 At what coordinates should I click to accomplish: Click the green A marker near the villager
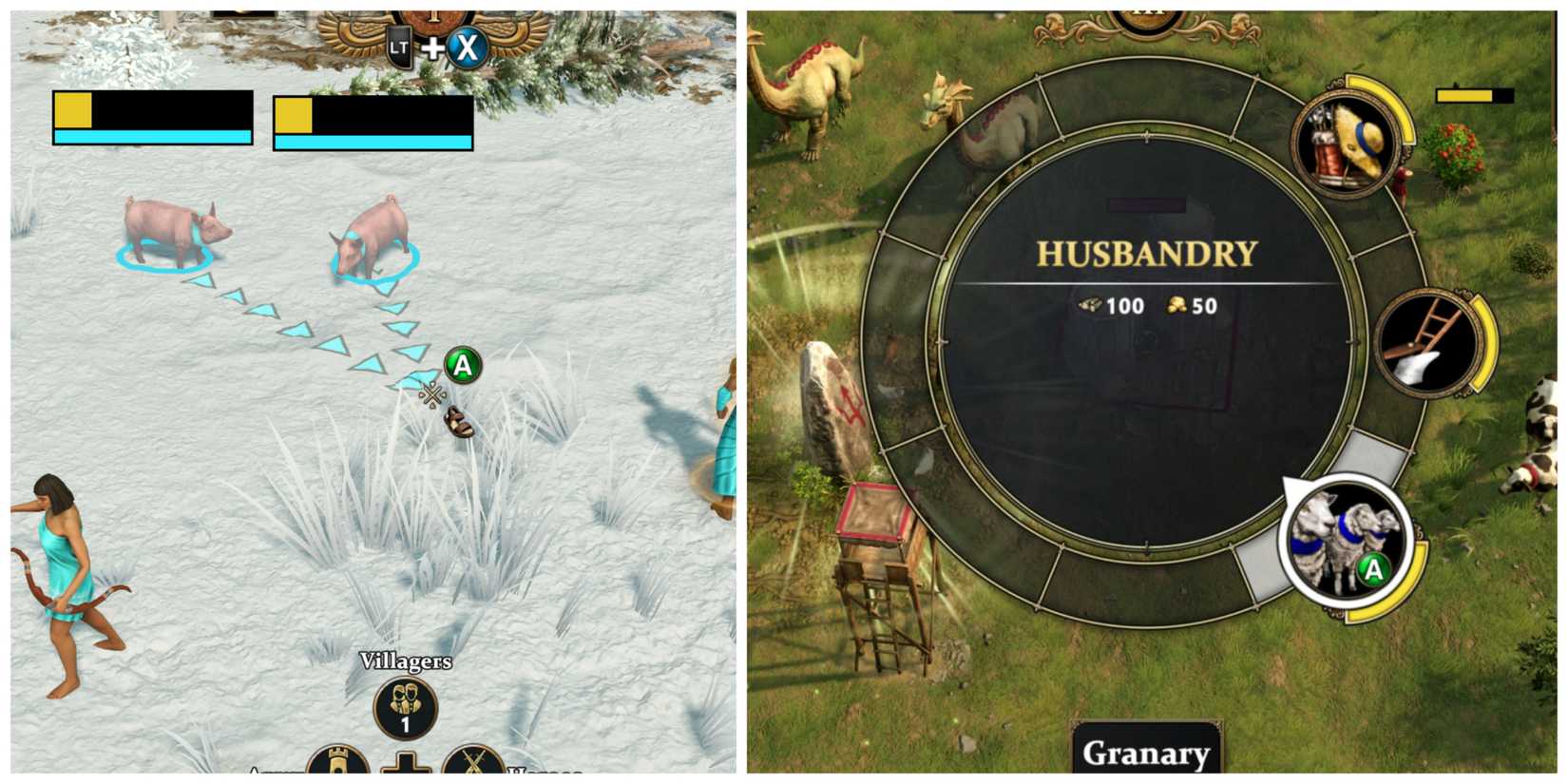(x=461, y=365)
